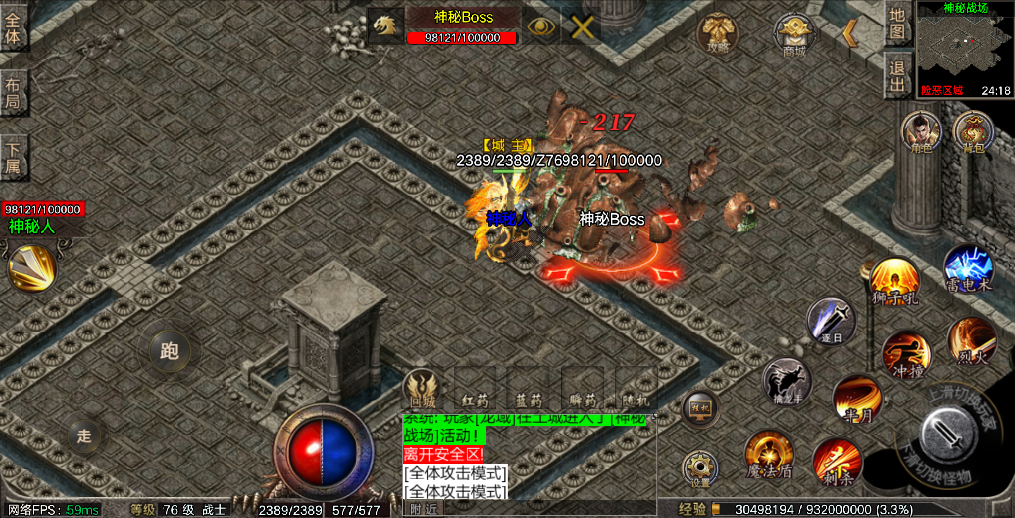Switch to the 全体 tab on the left edge
Screen dimensions: 1015x518
[13, 26]
